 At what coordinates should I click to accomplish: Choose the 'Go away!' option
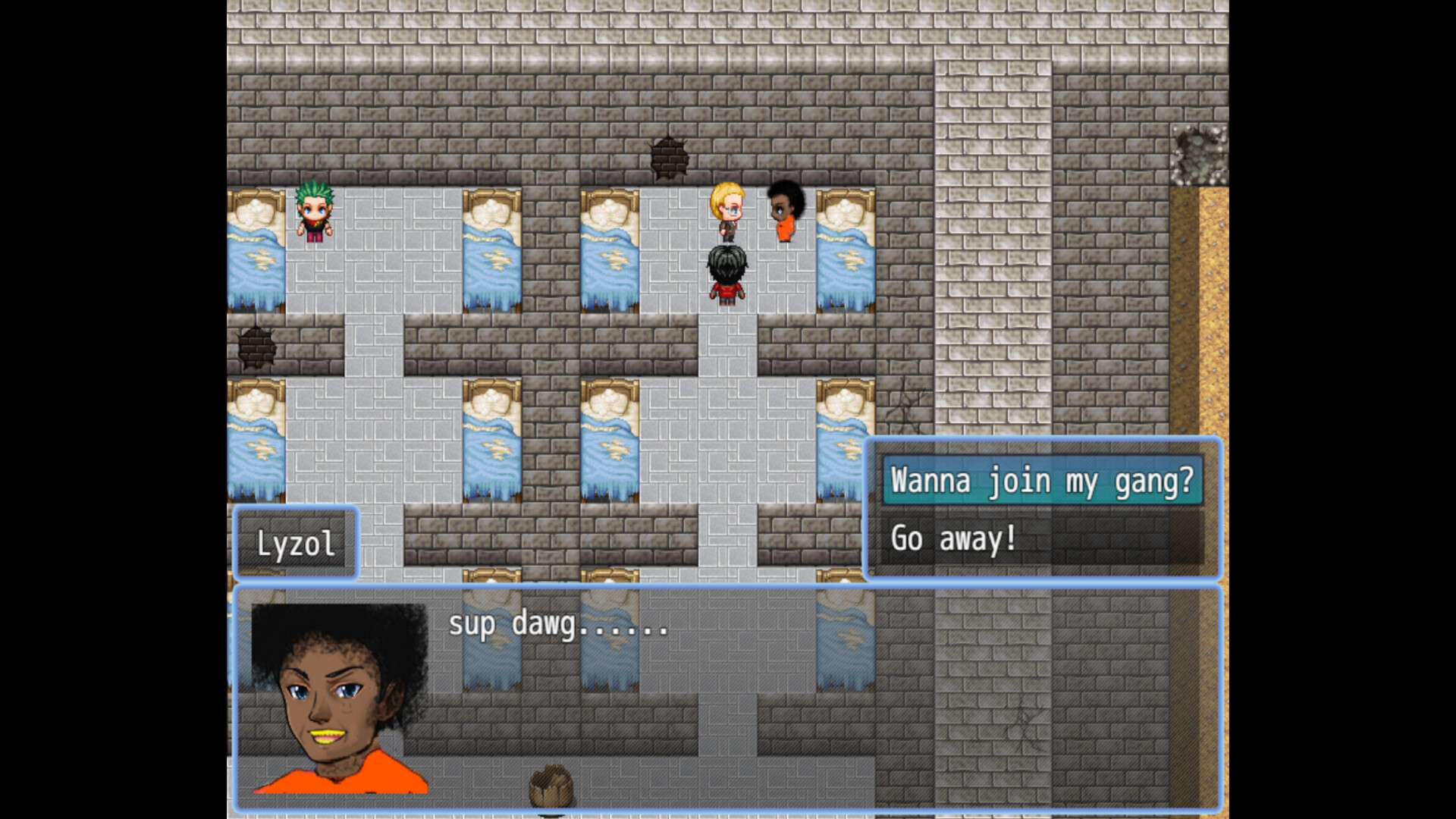(x=954, y=538)
